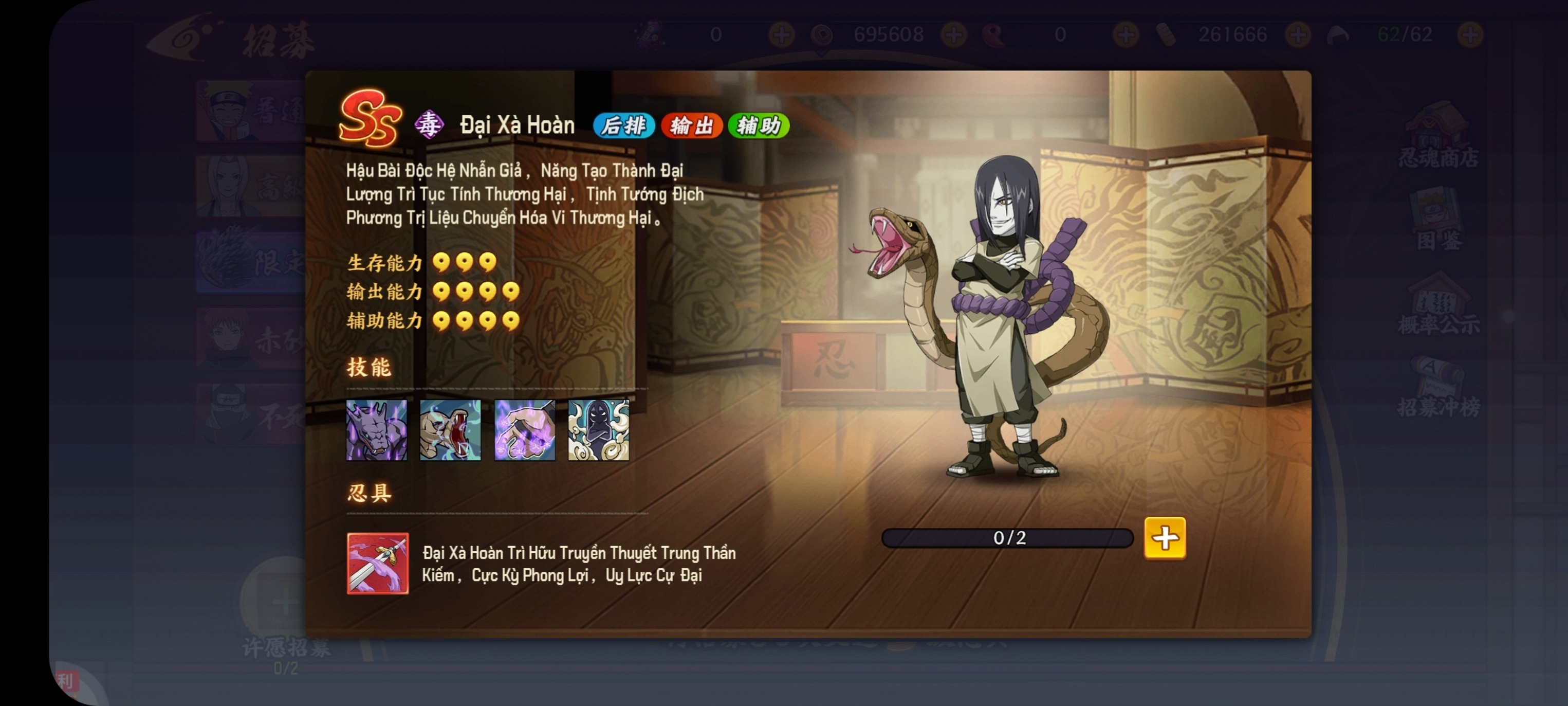This screenshot has height=706, width=1568.
Task: Select the snake bite skill icon
Action: click(450, 430)
